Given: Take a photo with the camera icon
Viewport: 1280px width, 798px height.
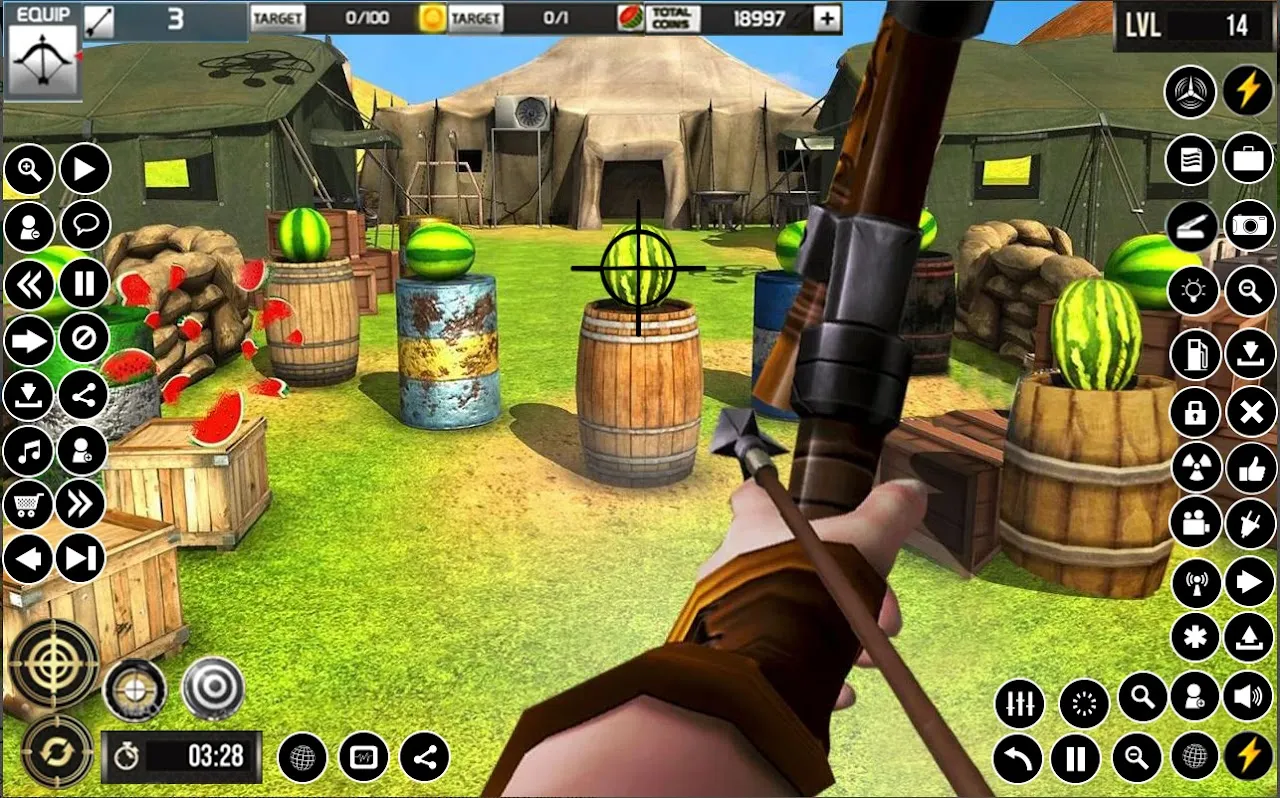Looking at the screenshot, I should tap(1249, 225).
